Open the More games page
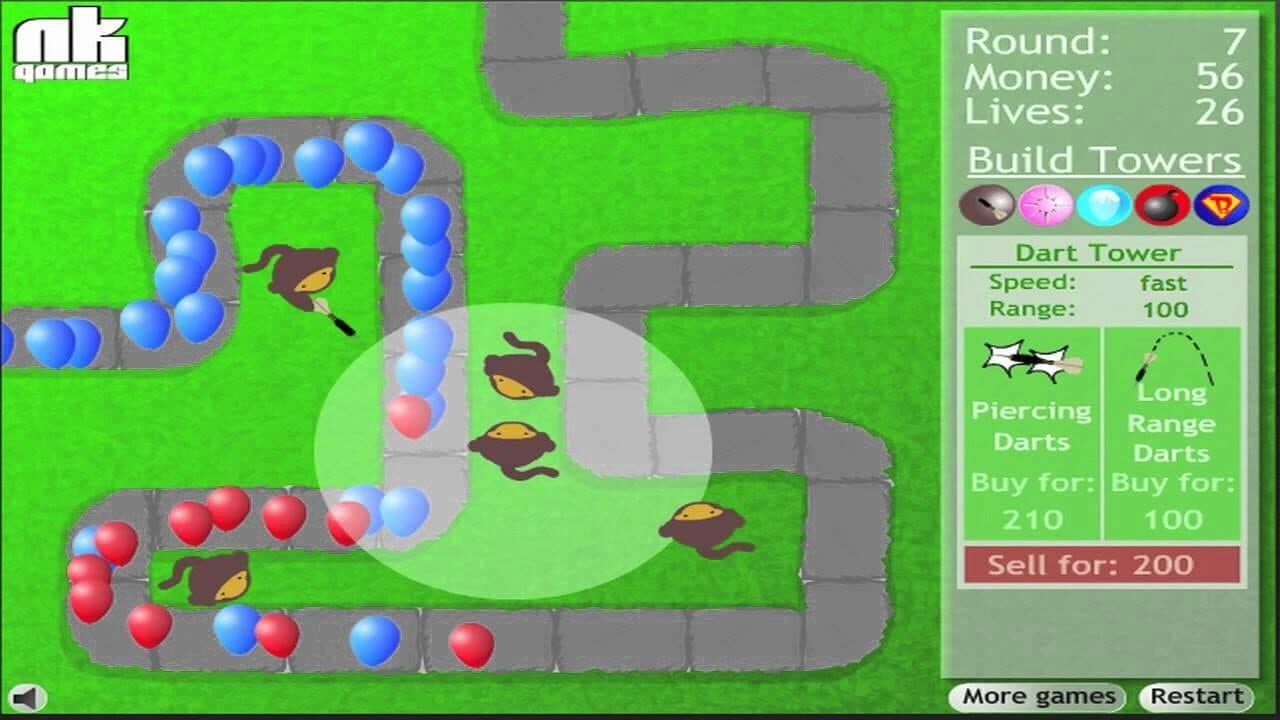The height and width of the screenshot is (720, 1280). (x=1037, y=696)
